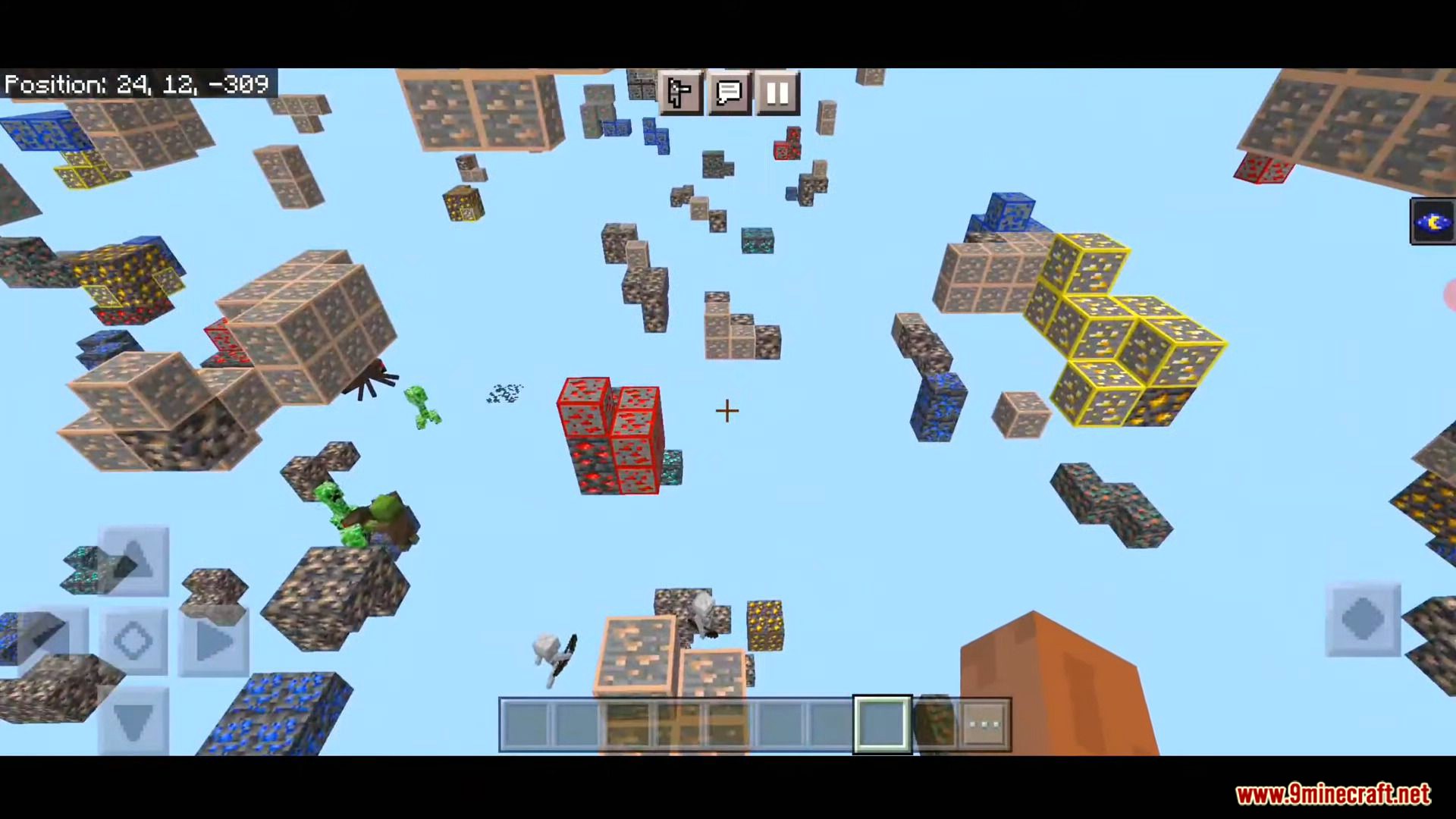Open the chat speech-bubble icon
1456x819 pixels.
[x=728, y=93]
